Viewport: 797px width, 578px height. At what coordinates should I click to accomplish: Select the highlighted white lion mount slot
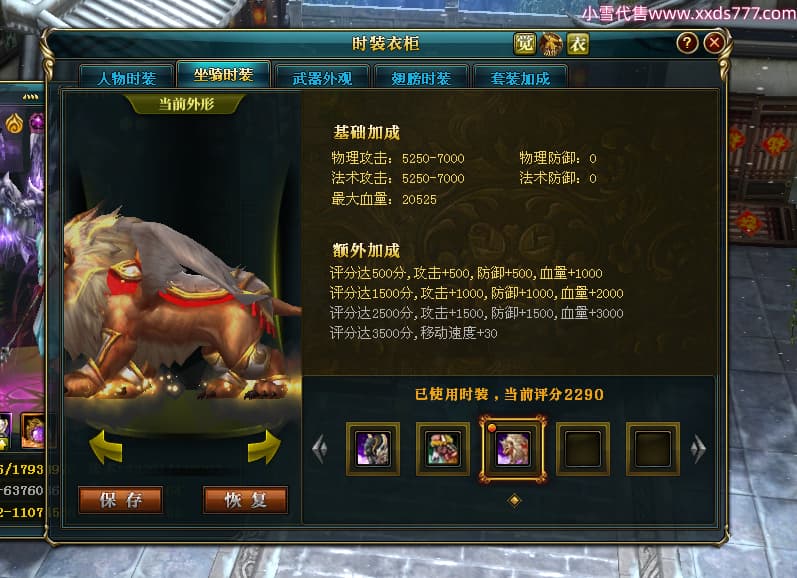(513, 448)
